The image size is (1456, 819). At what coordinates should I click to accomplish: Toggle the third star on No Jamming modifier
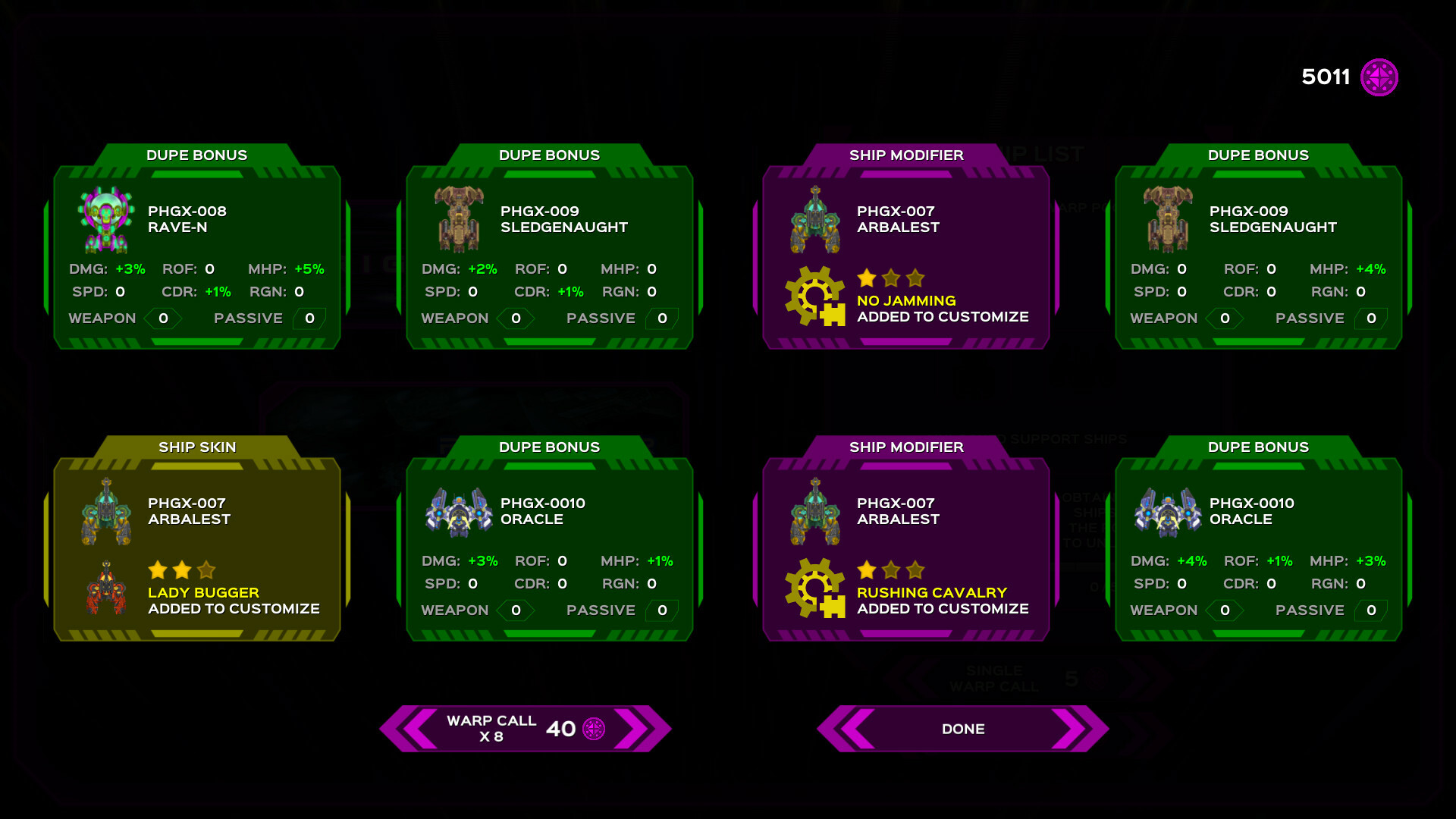click(915, 279)
